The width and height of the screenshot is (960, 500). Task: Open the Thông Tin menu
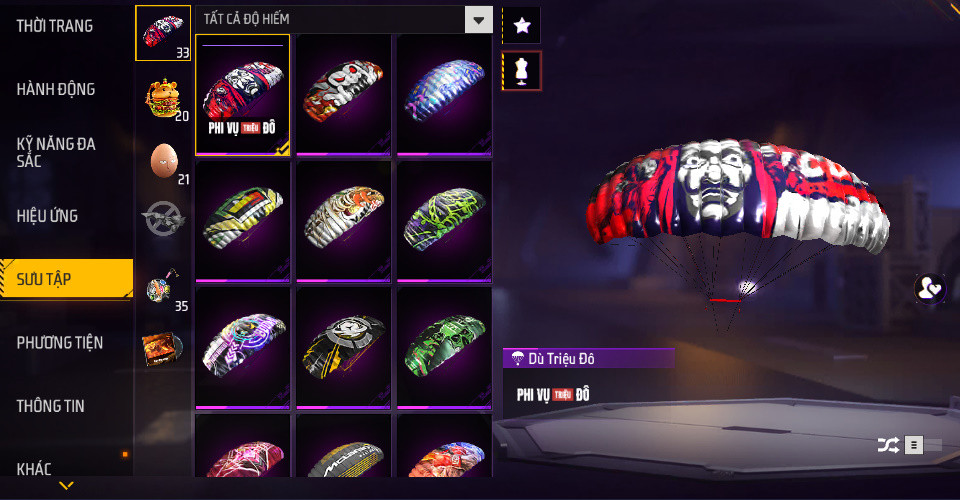coord(51,406)
